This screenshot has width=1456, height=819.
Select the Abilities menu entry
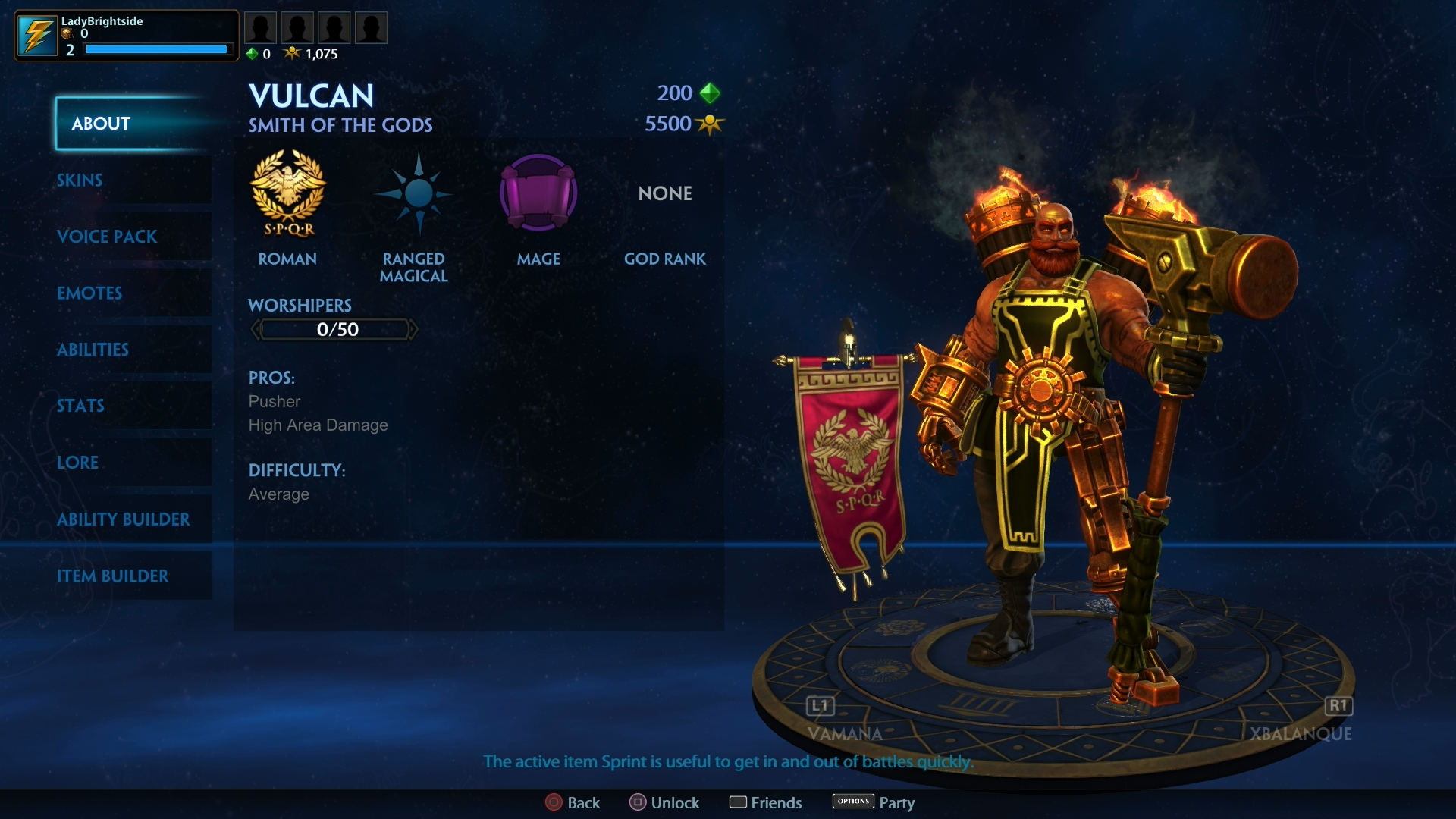click(93, 350)
